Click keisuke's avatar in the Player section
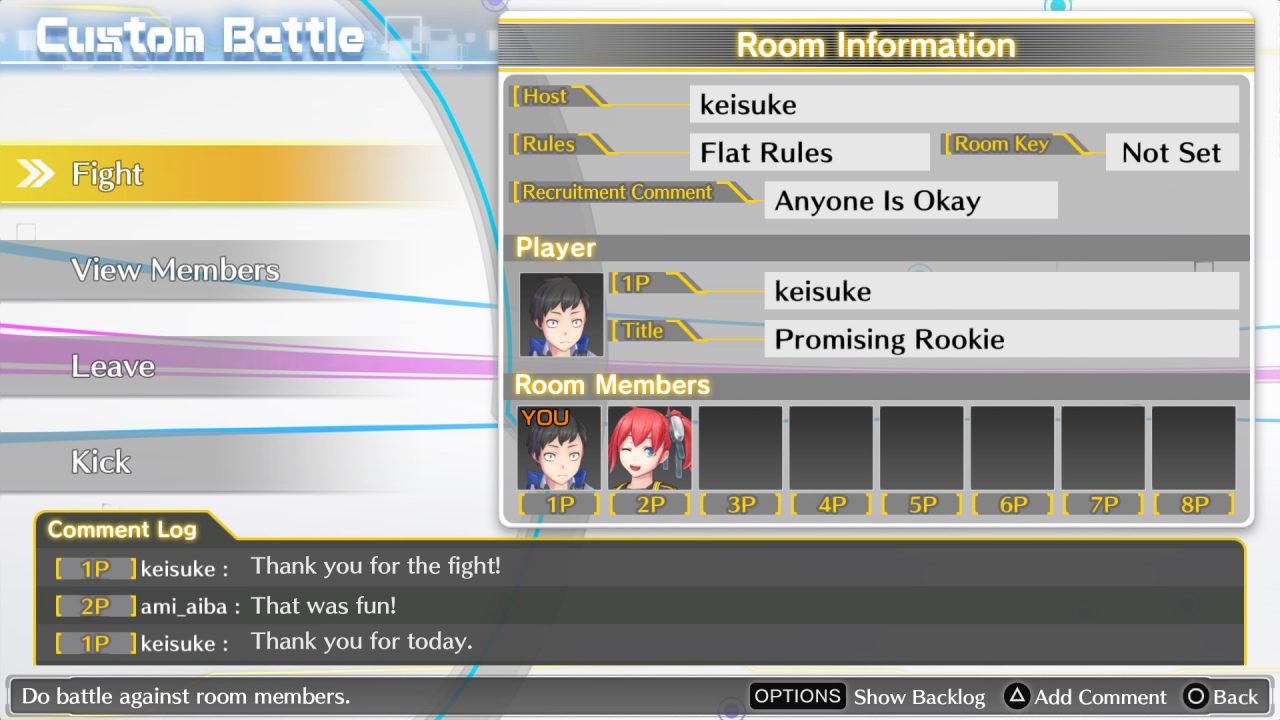The image size is (1280, 720). [x=560, y=316]
